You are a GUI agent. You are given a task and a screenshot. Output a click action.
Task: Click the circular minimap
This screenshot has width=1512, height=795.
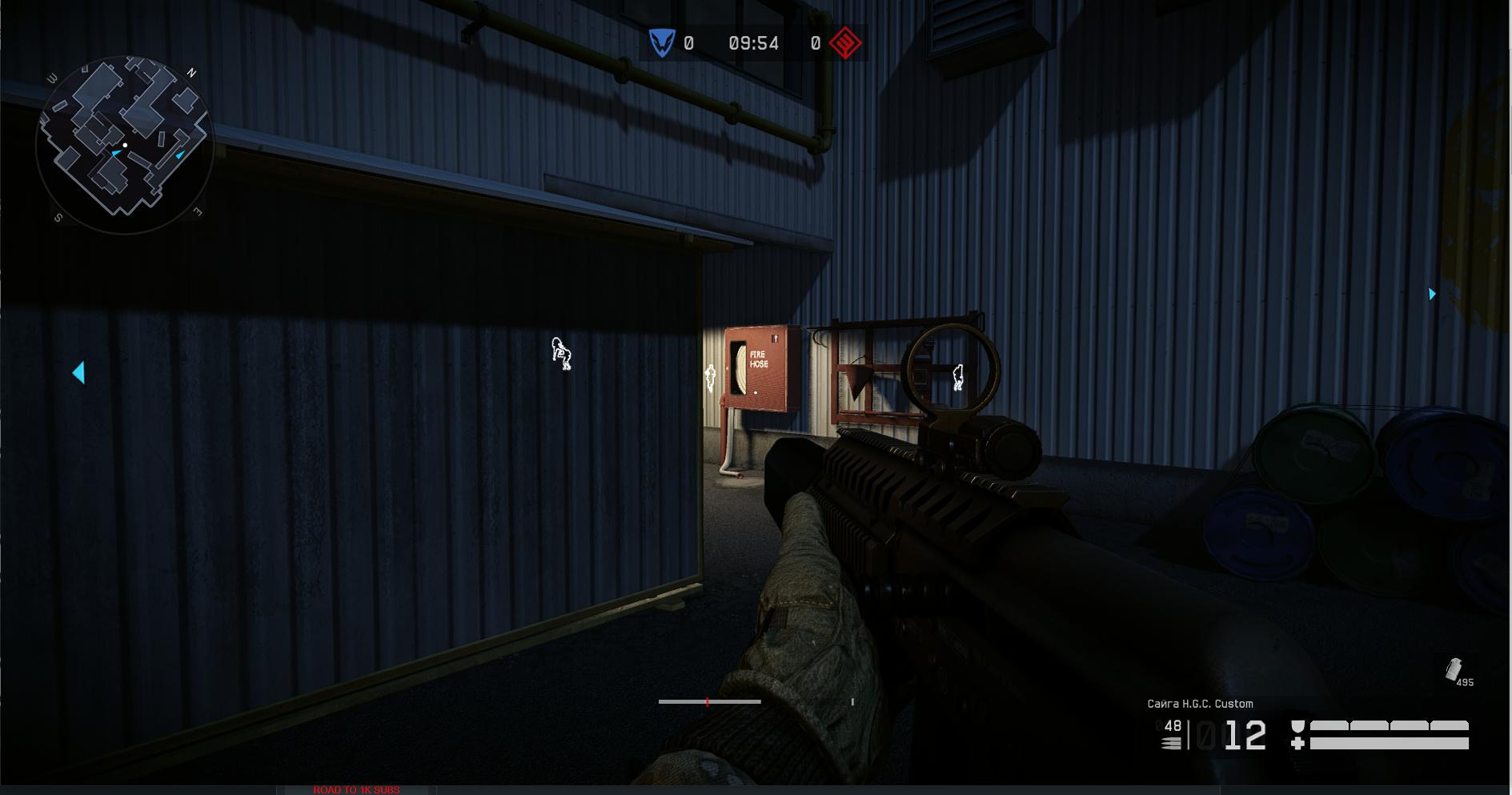tap(125, 145)
